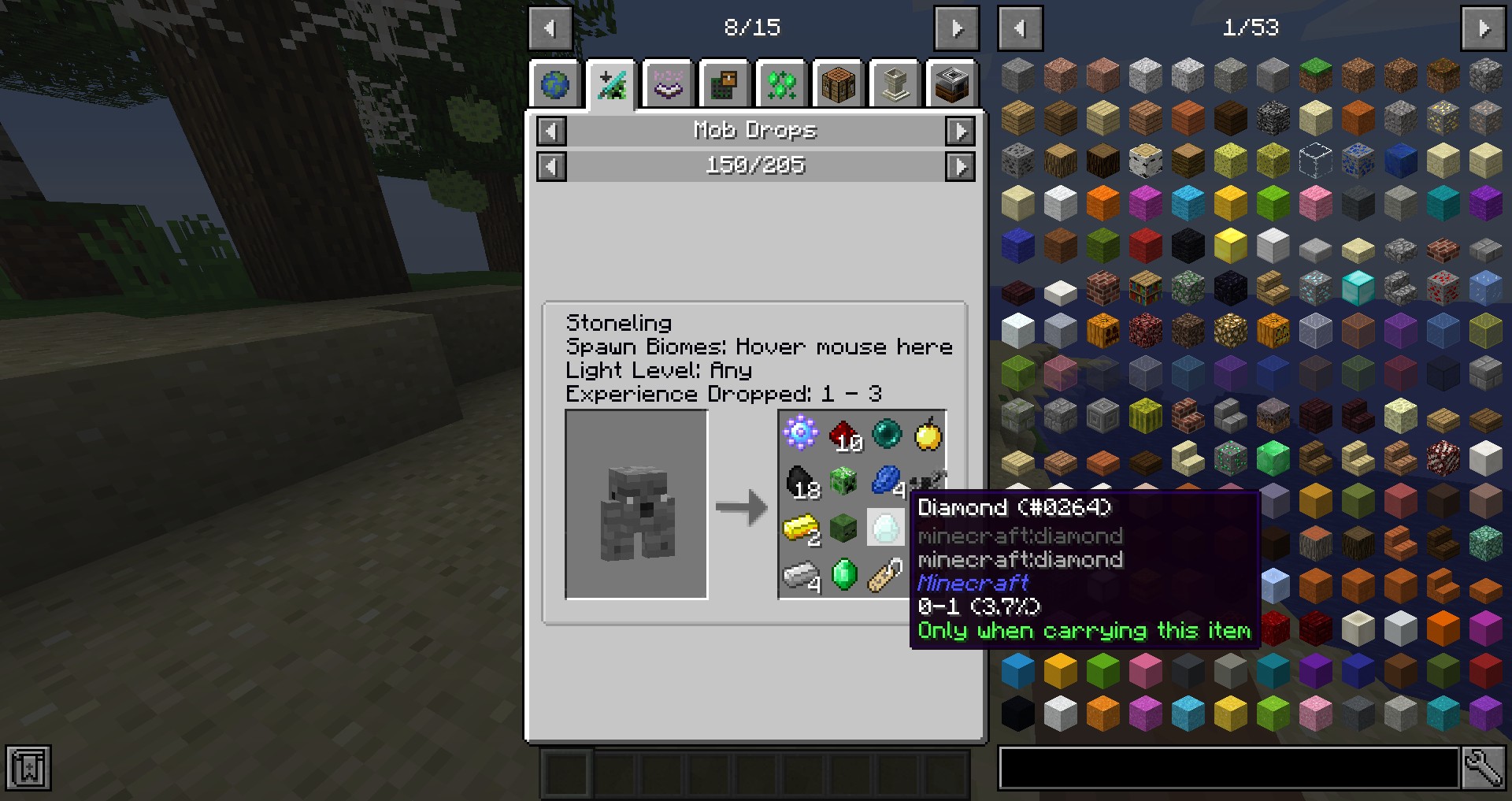
Task: Go to next Mob Drops category
Action: click(959, 131)
